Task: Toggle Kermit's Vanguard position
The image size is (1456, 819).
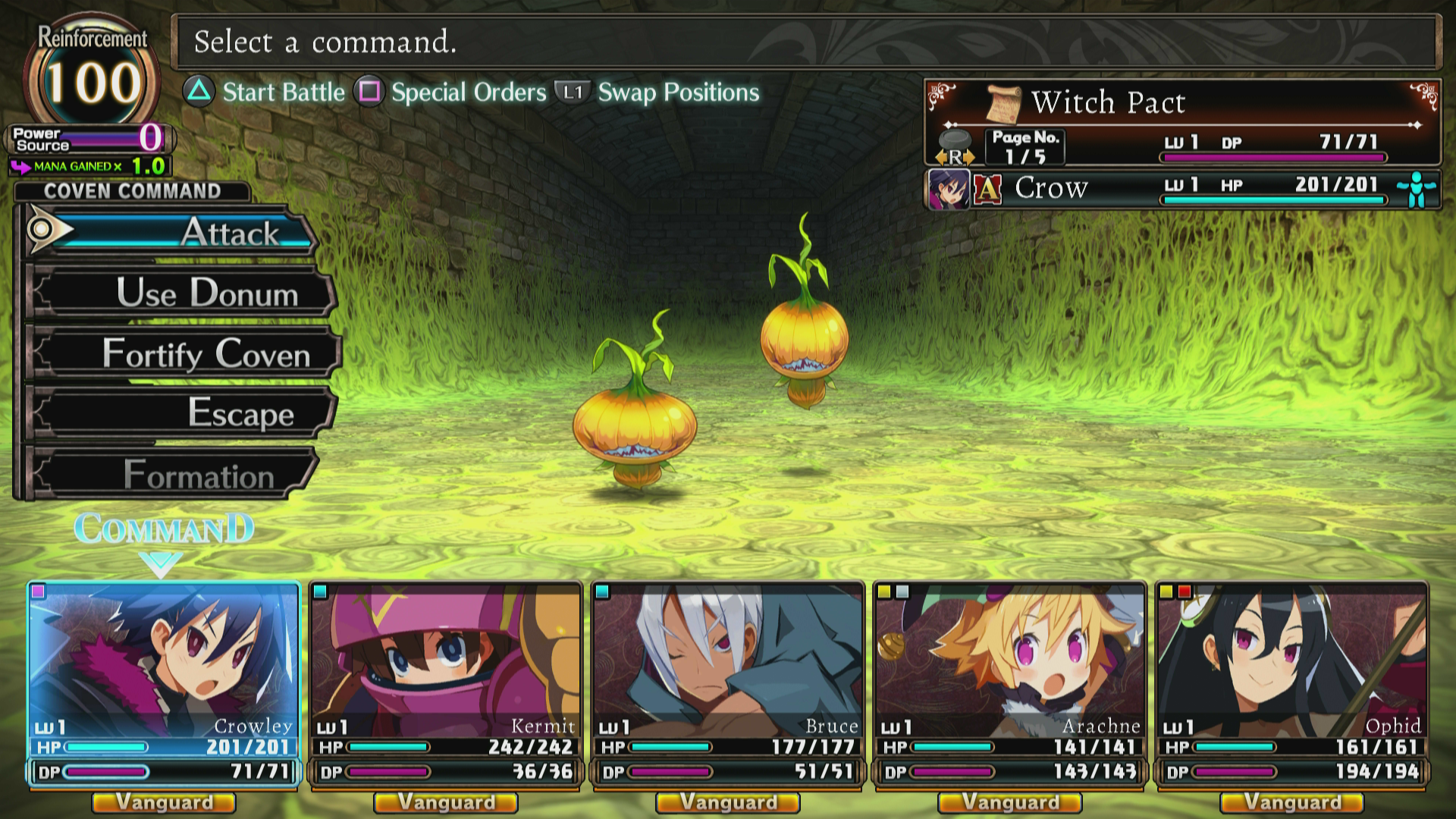Action: [x=445, y=803]
